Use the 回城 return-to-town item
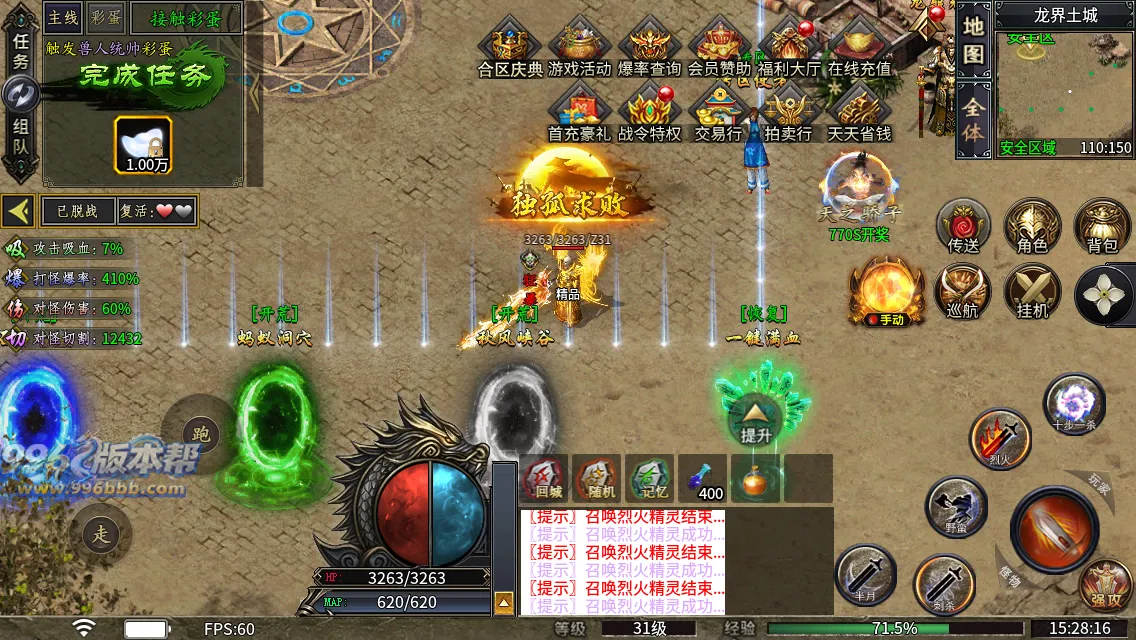 [546, 478]
